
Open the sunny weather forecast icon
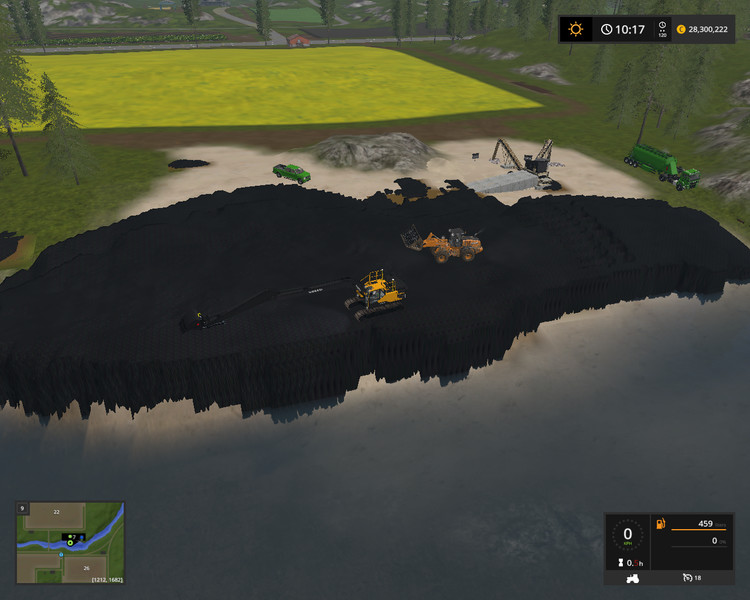pos(576,29)
